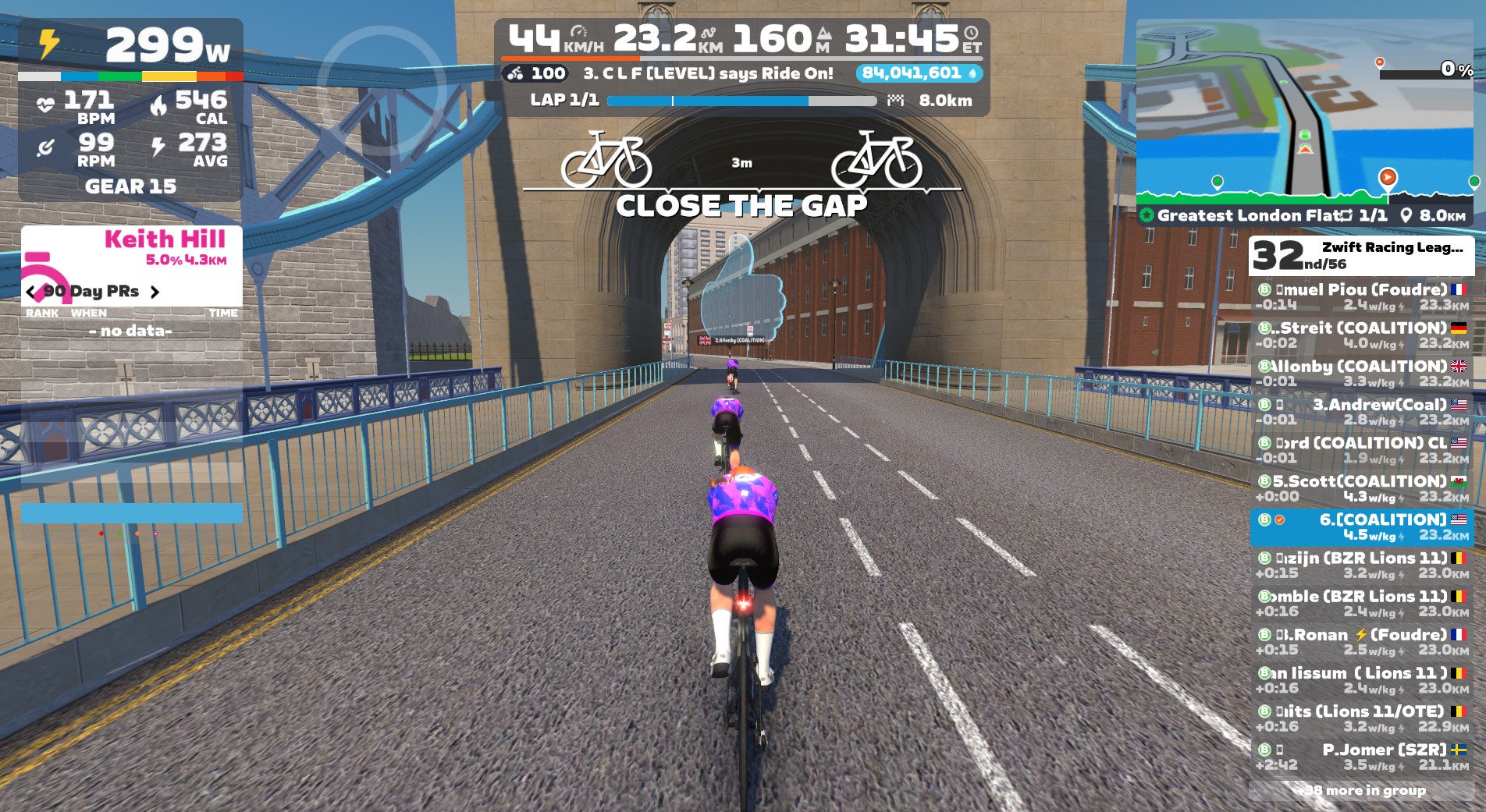Click the Zwift Racing League position header
Screen dimensions: 1486x812
[1361, 256]
